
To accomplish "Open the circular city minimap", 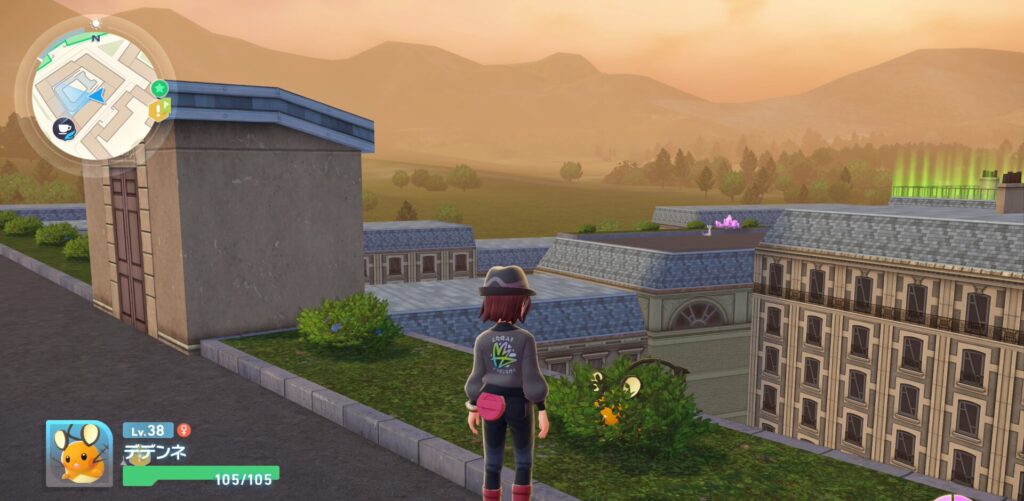I will pyautogui.click(x=92, y=93).
